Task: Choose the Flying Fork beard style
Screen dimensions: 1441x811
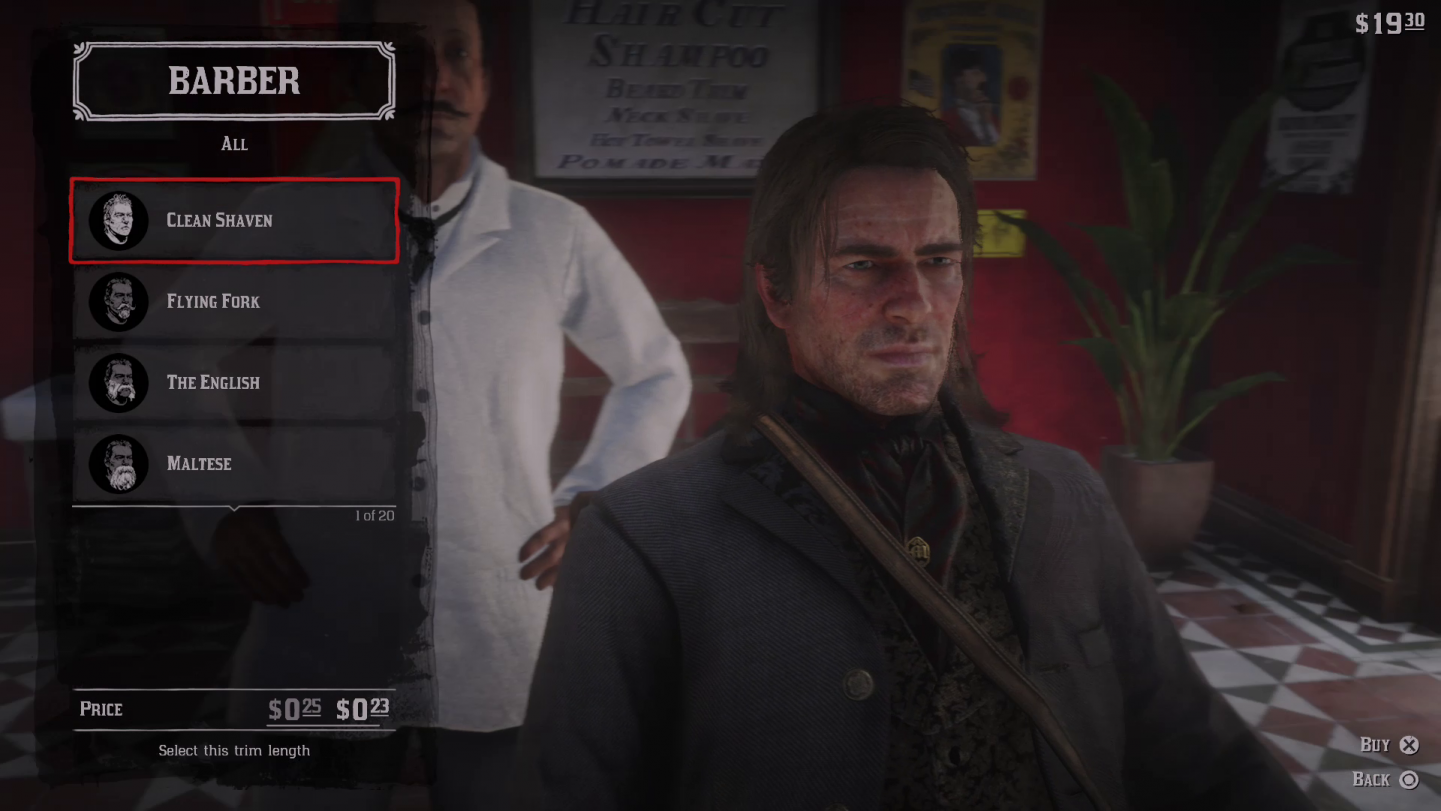Action: (x=234, y=302)
